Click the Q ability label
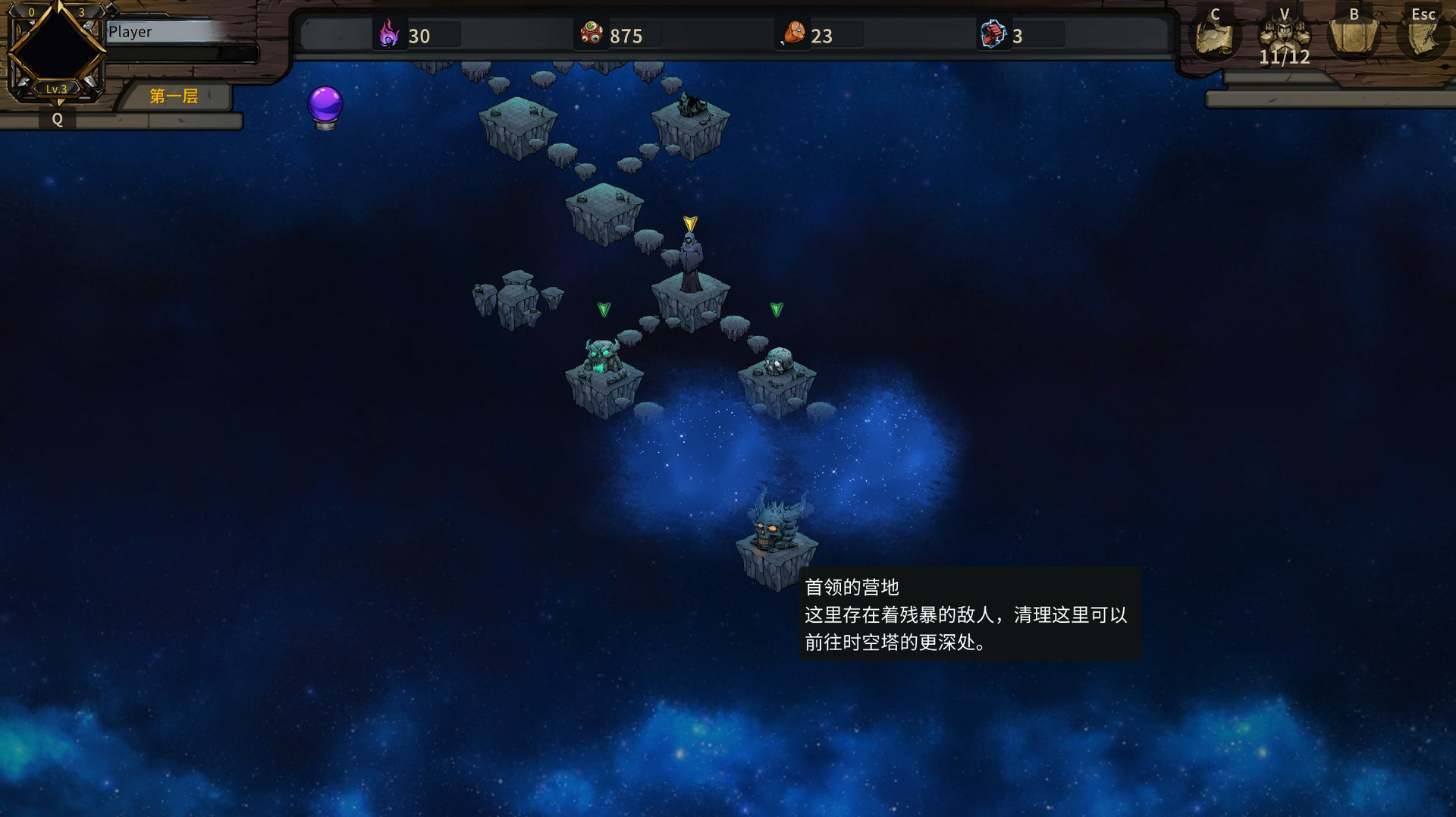This screenshot has width=1456, height=817. click(57, 119)
